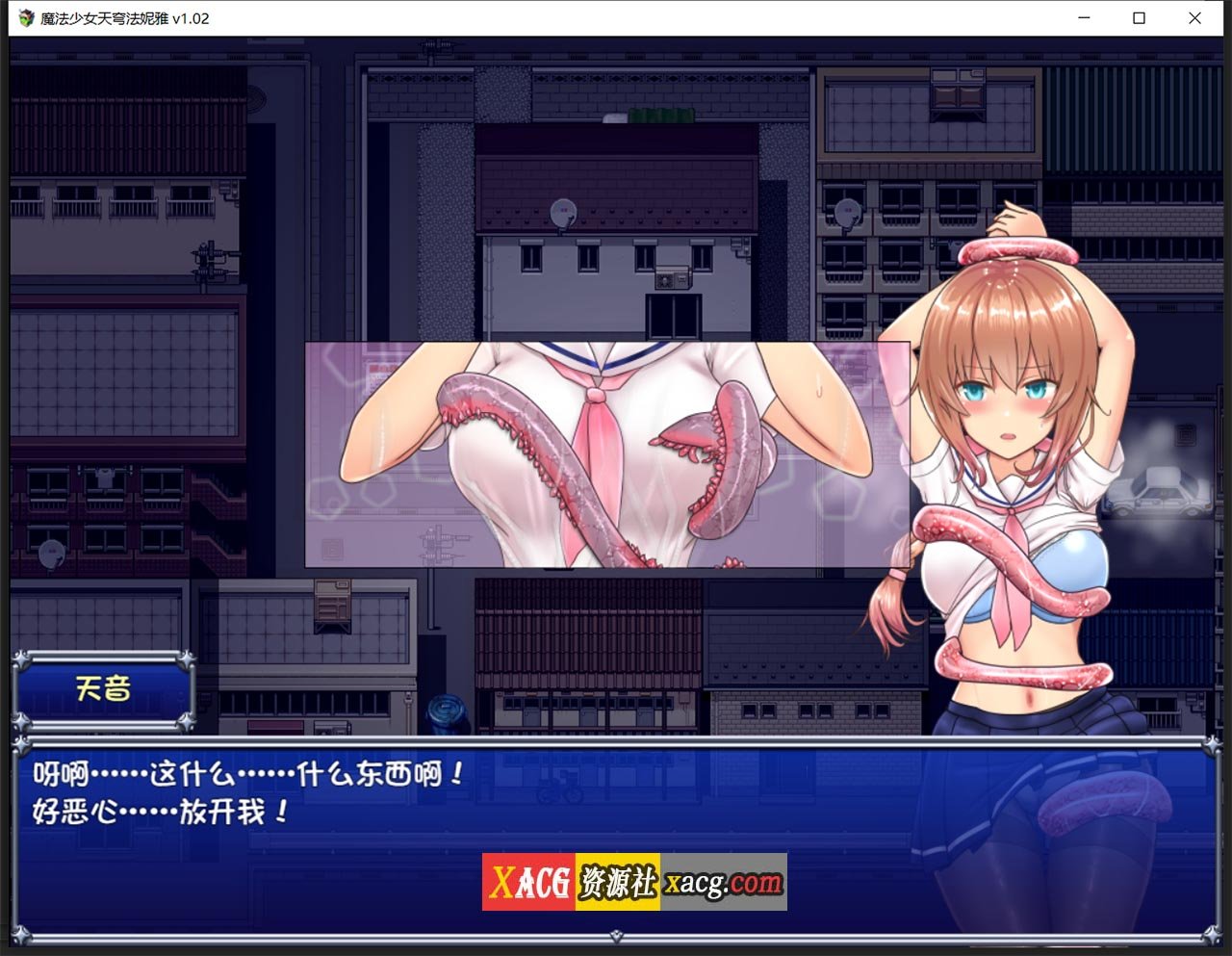Click the name plate labeled 天音
Image resolution: width=1232 pixels, height=956 pixels.
click(106, 689)
